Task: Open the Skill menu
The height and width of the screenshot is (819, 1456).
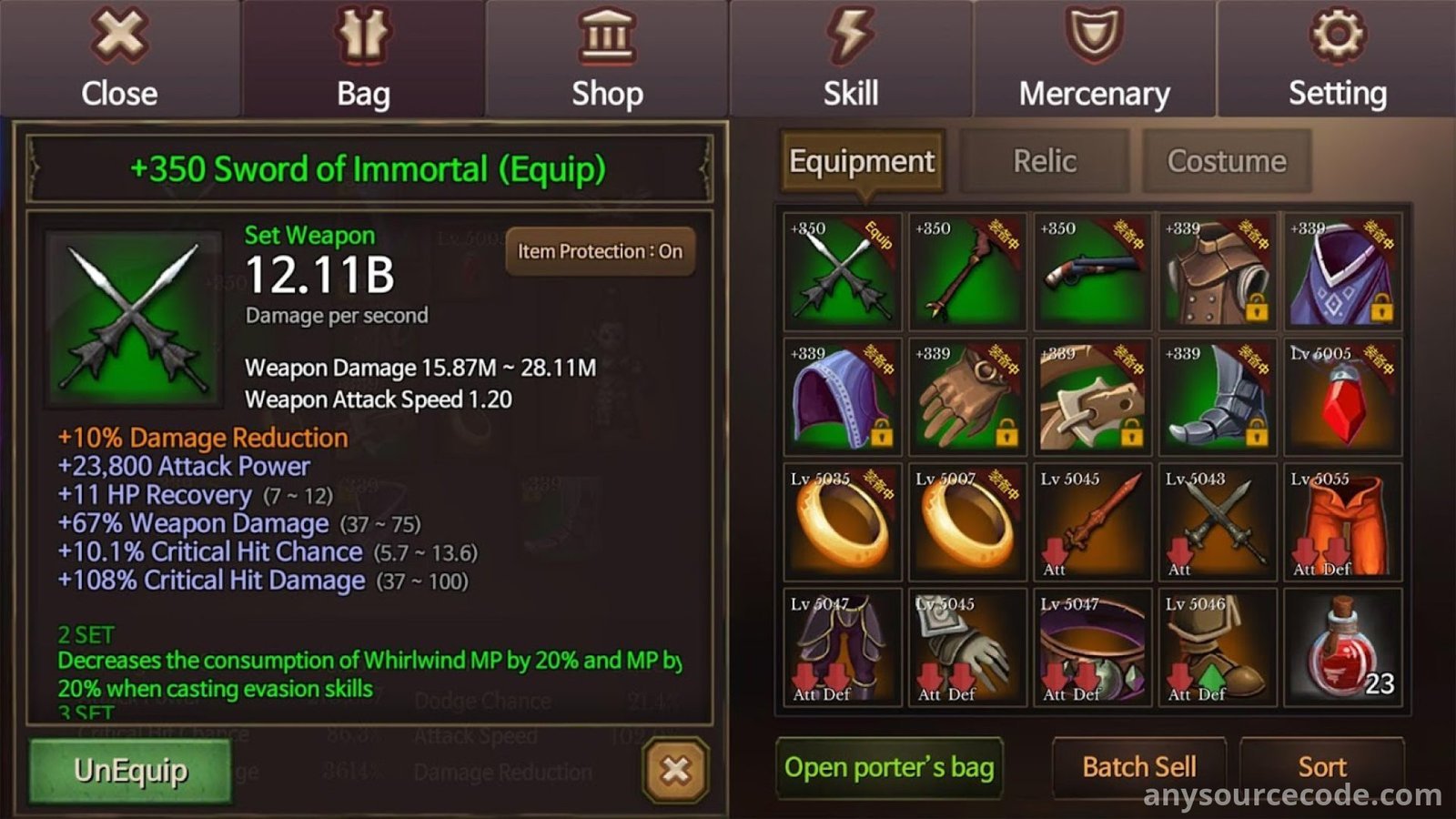Action: (x=851, y=58)
